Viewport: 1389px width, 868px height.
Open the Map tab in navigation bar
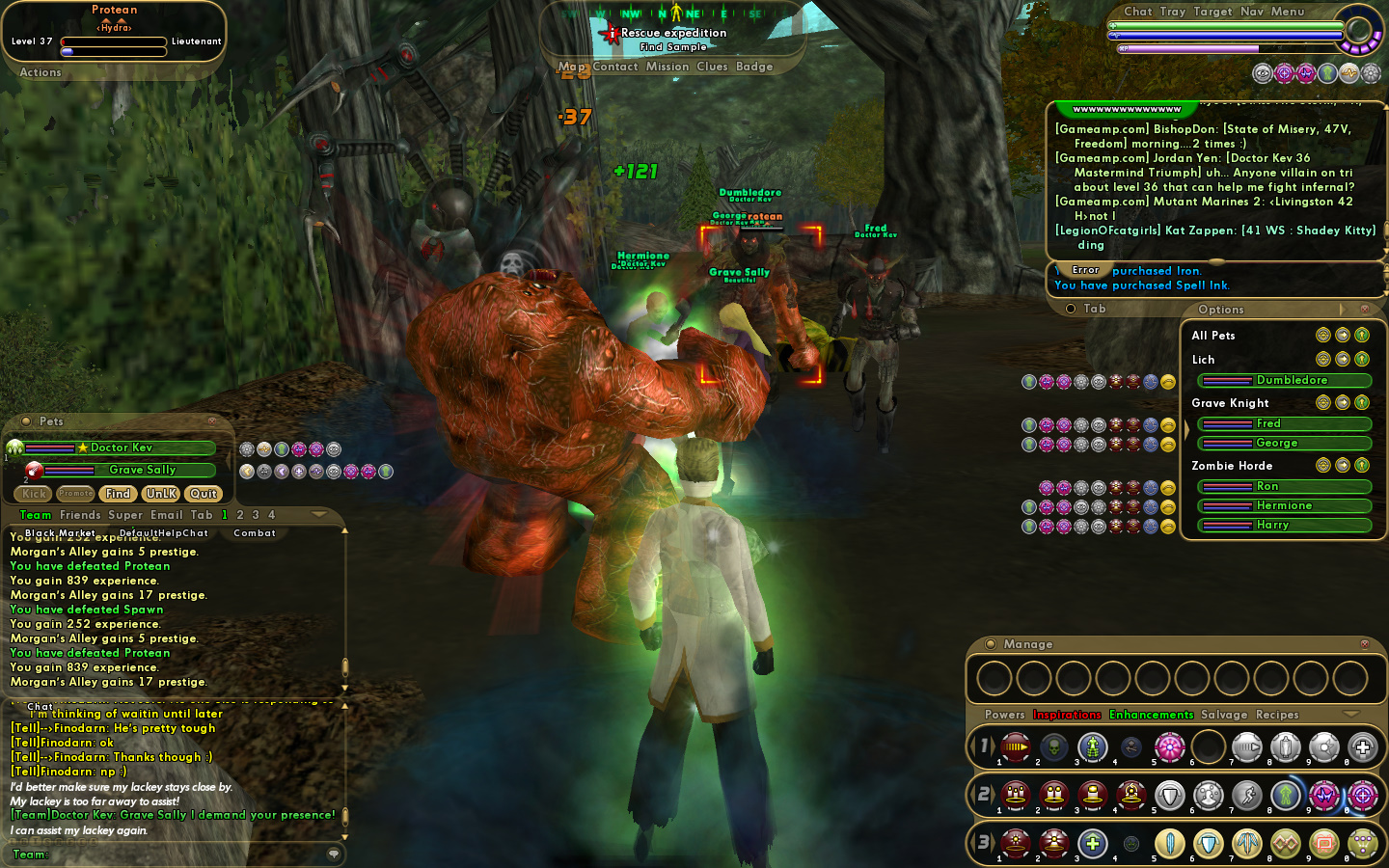[x=571, y=67]
